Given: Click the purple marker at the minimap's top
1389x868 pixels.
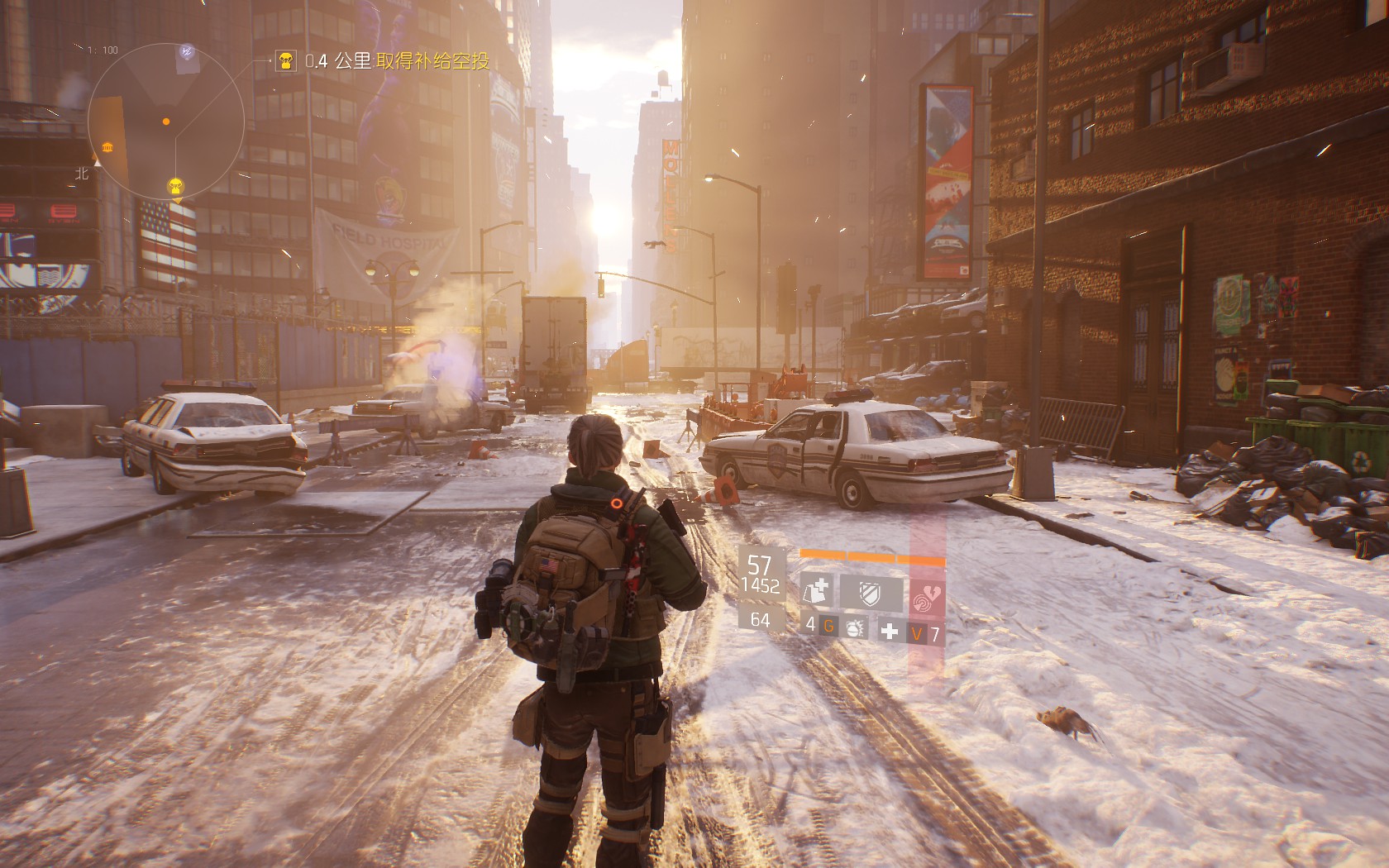Looking at the screenshot, I should [x=187, y=52].
